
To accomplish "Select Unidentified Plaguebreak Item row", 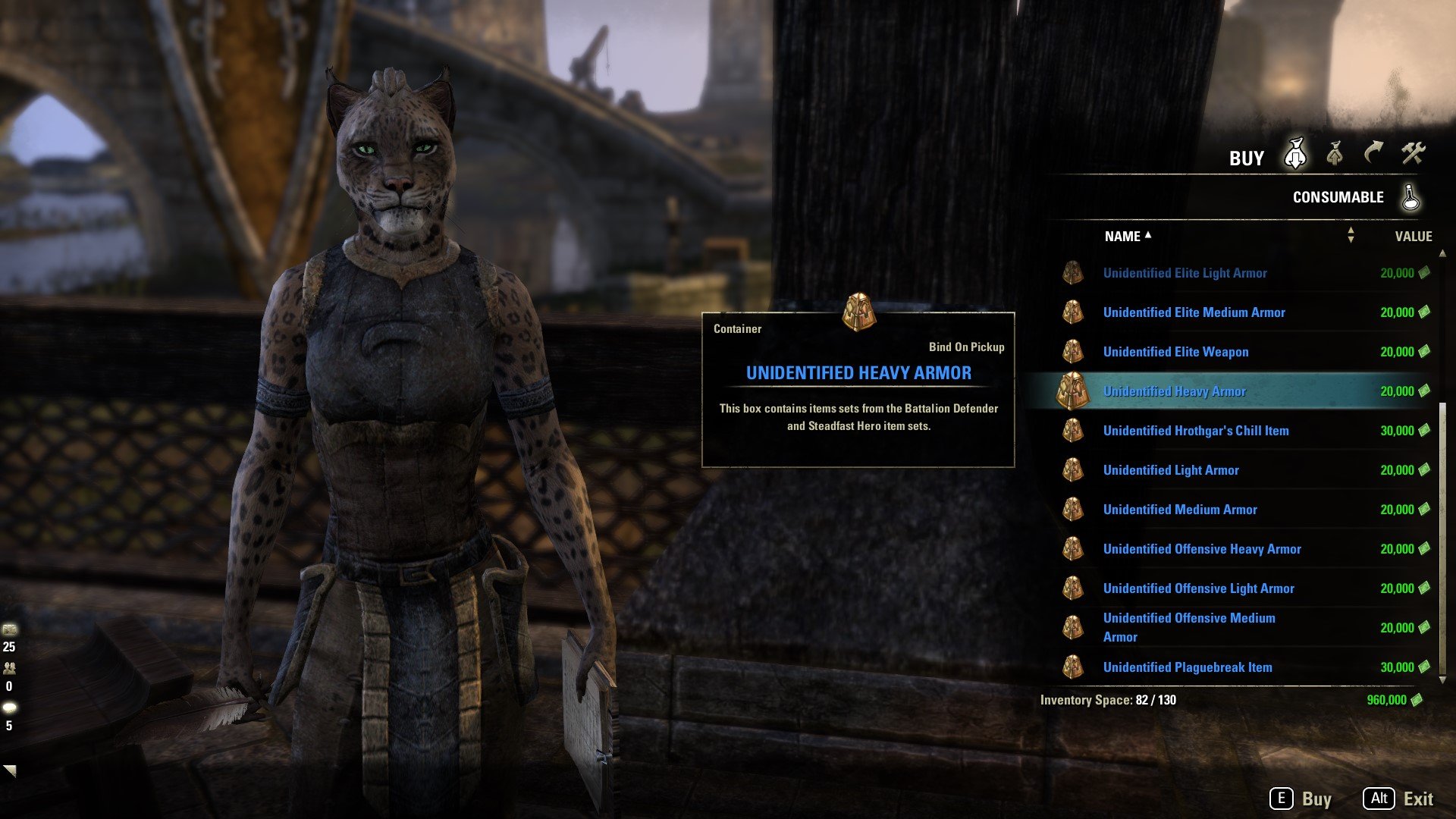I will pos(1188,667).
